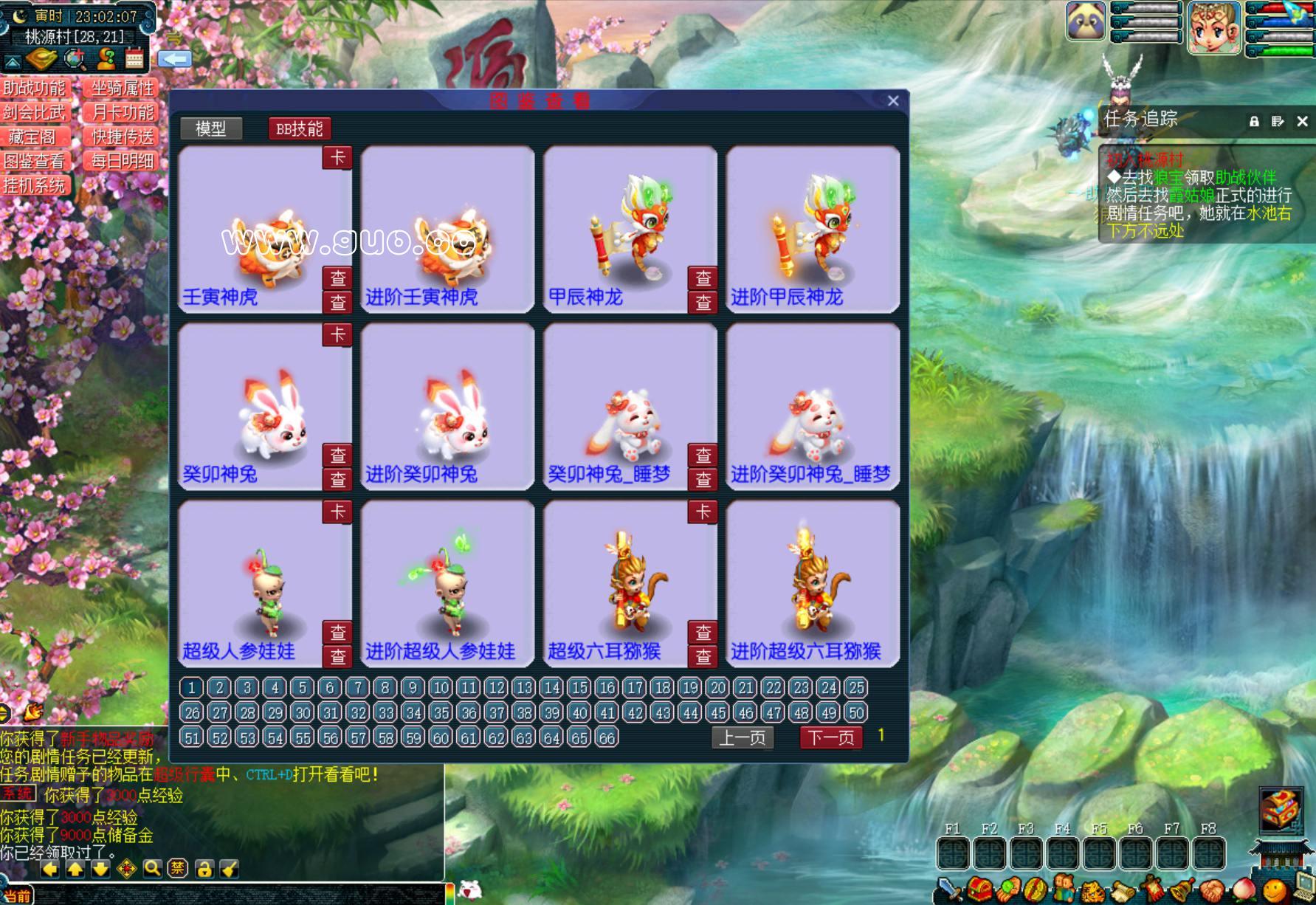The height and width of the screenshot is (905, 1316).
Task: Close the 任务追踪 quest tracker
Action: (x=1302, y=121)
